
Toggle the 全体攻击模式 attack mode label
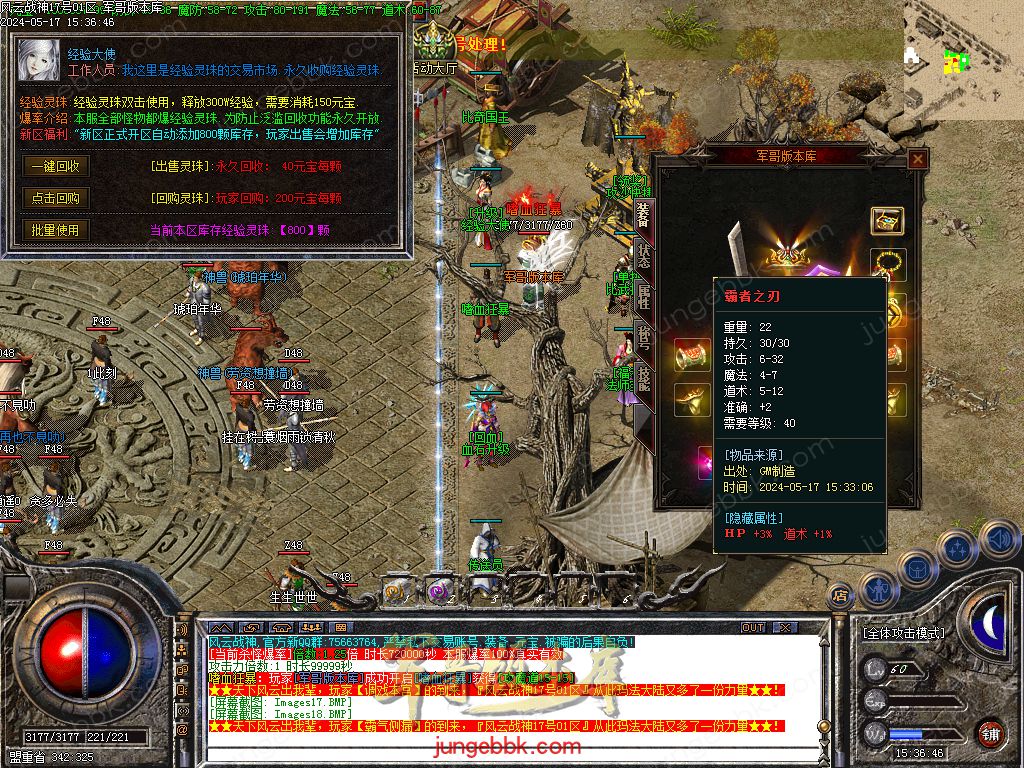pos(903,633)
